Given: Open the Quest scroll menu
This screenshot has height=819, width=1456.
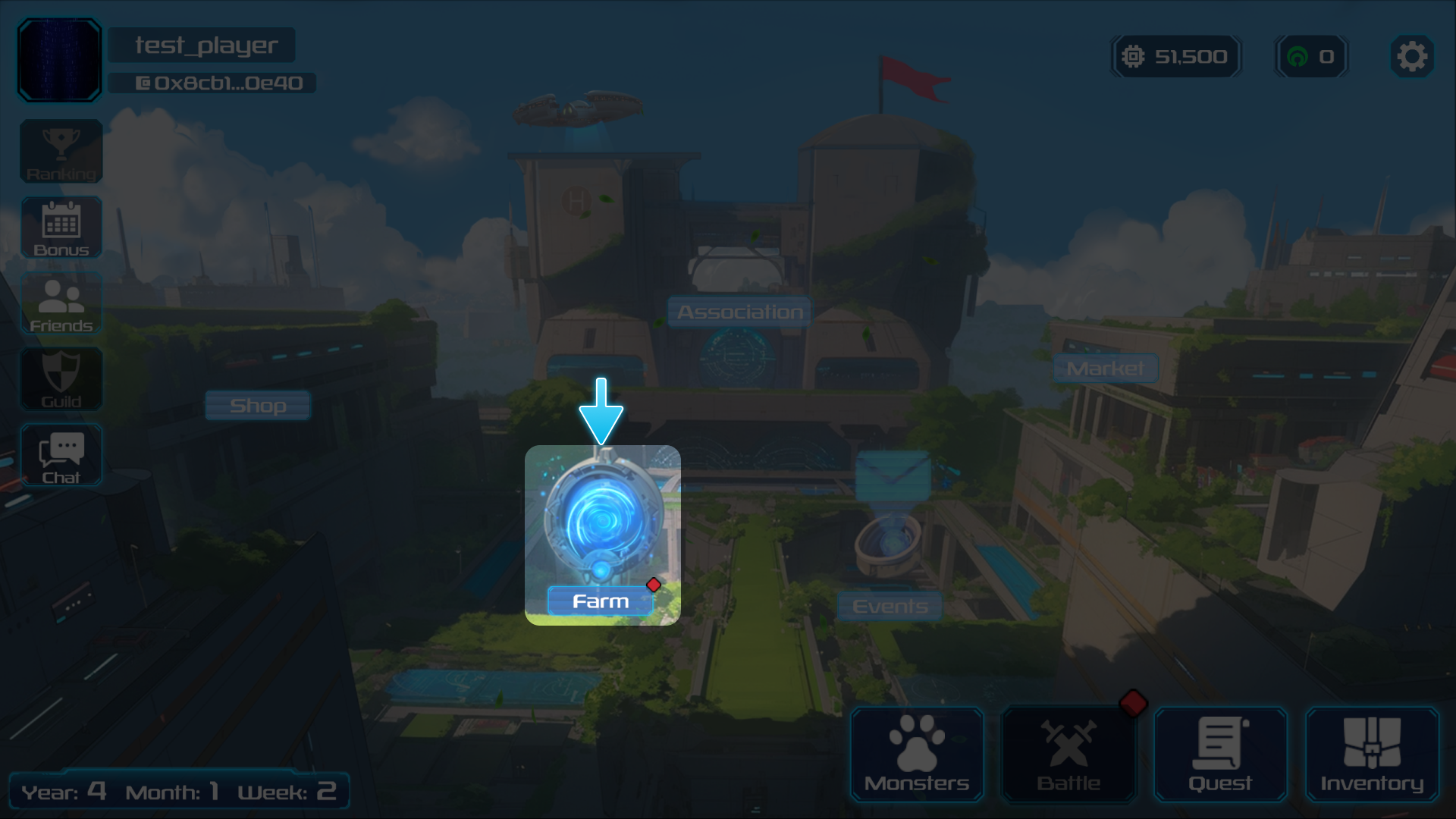Looking at the screenshot, I should pos(1220,755).
